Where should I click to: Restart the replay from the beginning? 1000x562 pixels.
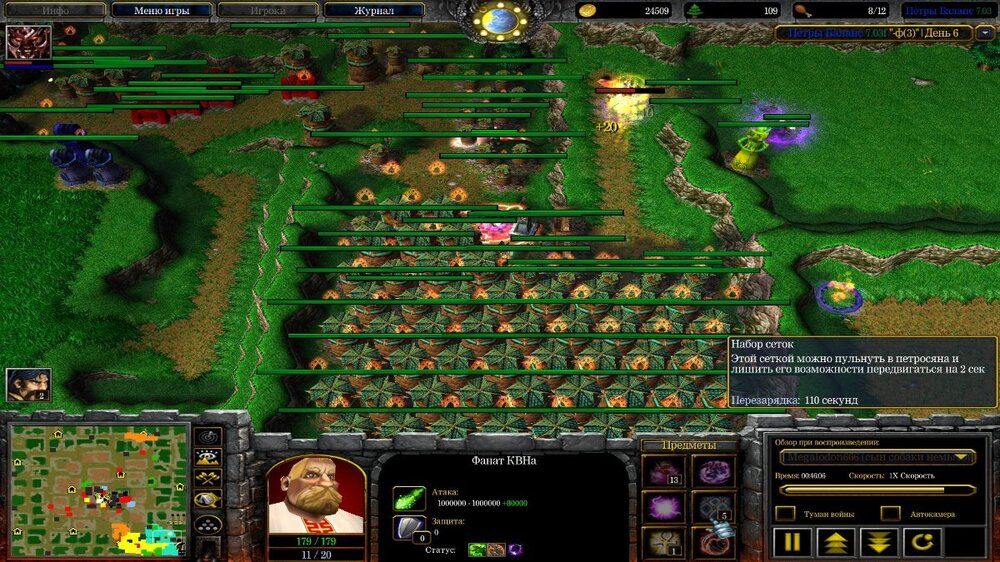[x=921, y=543]
